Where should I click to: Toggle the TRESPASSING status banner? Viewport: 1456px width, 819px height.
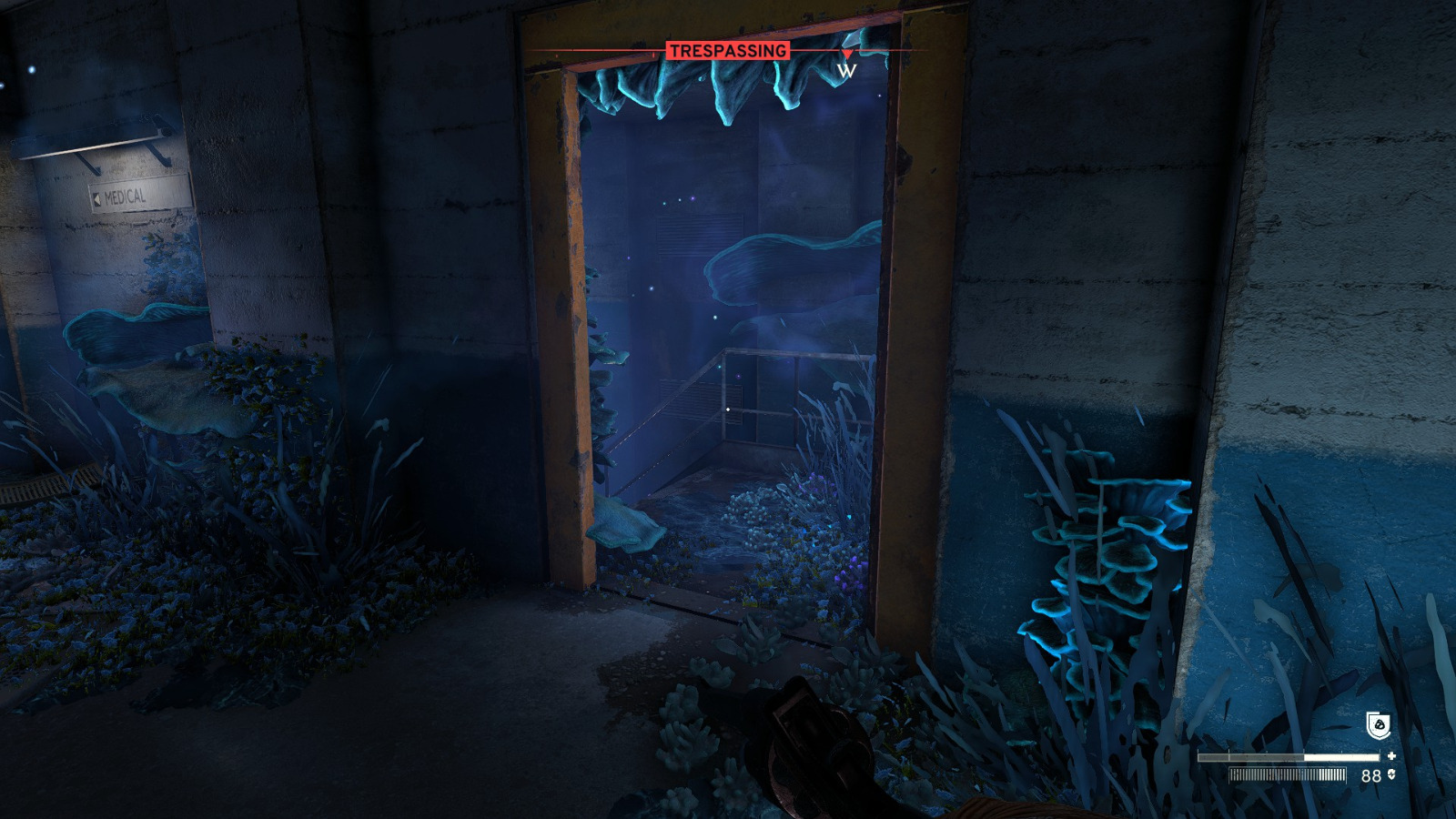pos(728,52)
